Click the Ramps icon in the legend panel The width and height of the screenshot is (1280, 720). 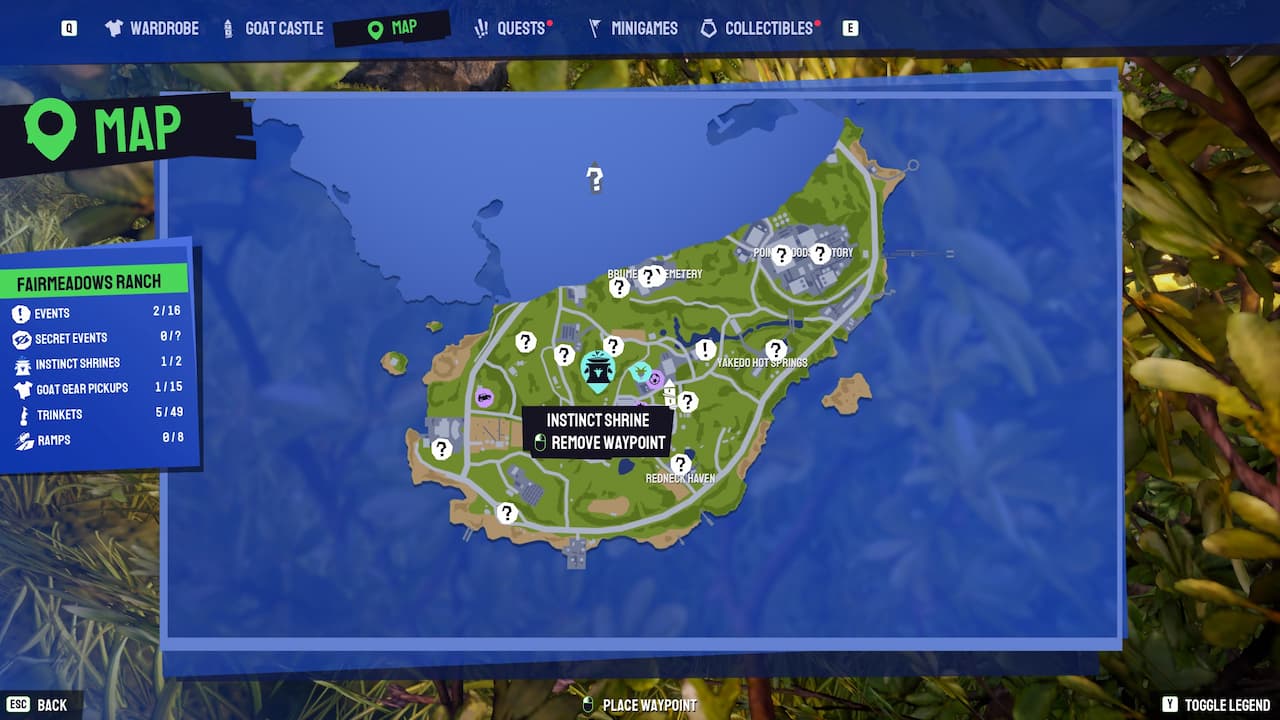pyautogui.click(x=23, y=440)
